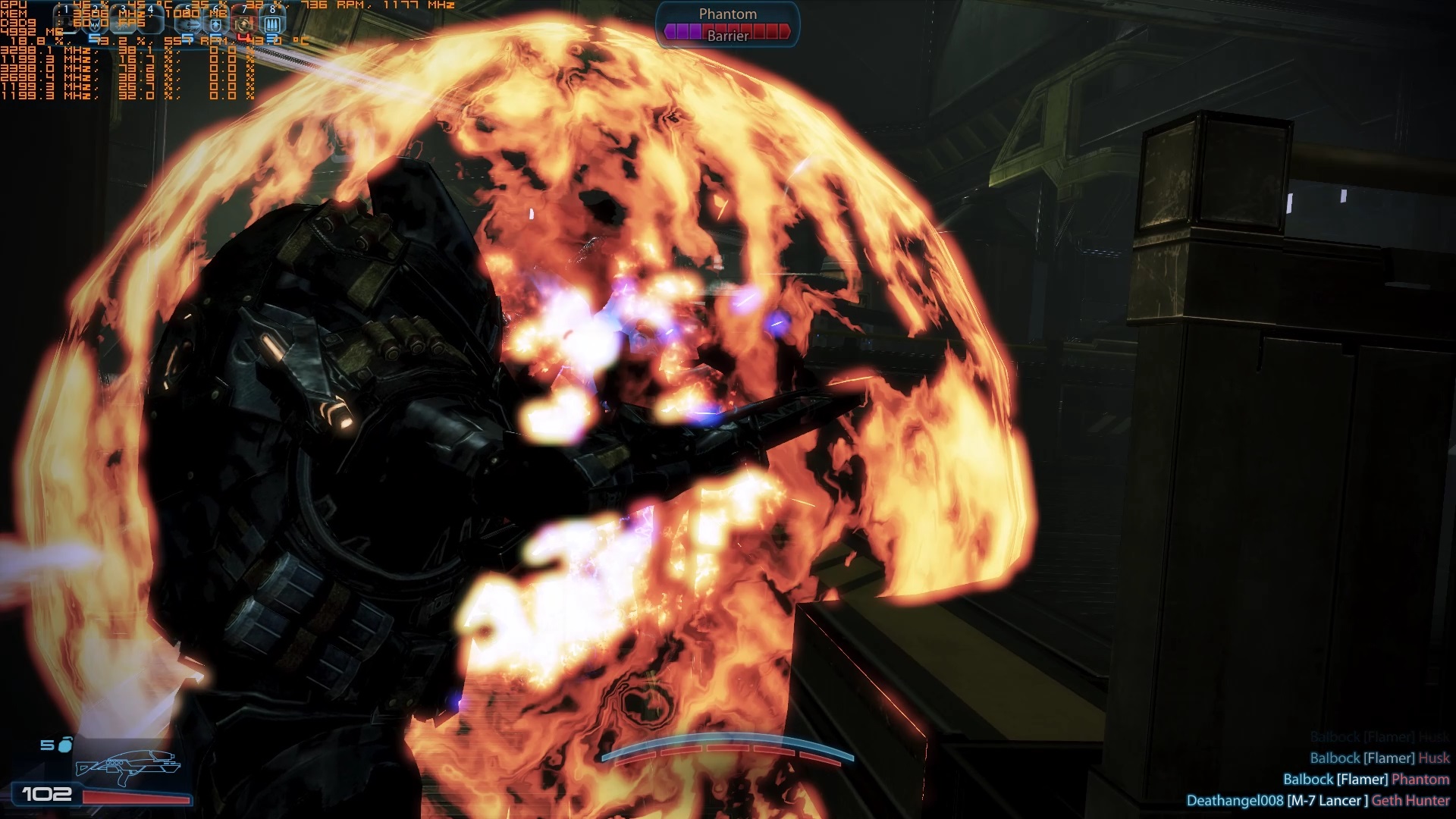Click the blue grenade icon
The width and height of the screenshot is (1456, 819).
click(65, 745)
